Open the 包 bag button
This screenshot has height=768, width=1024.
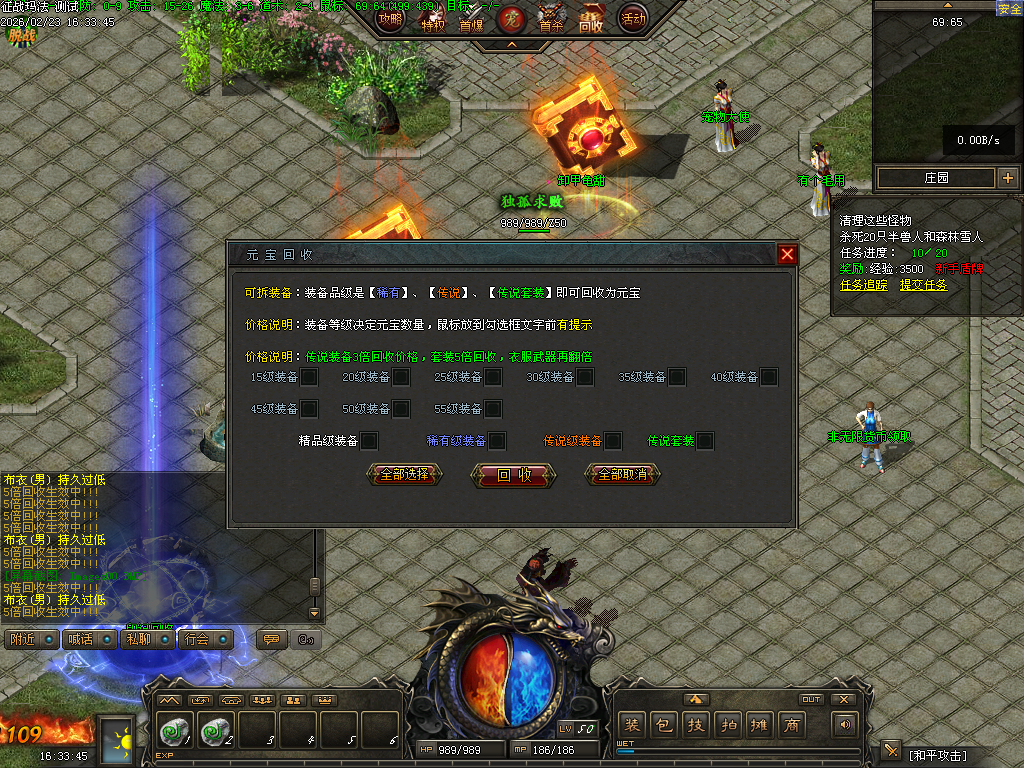663,726
